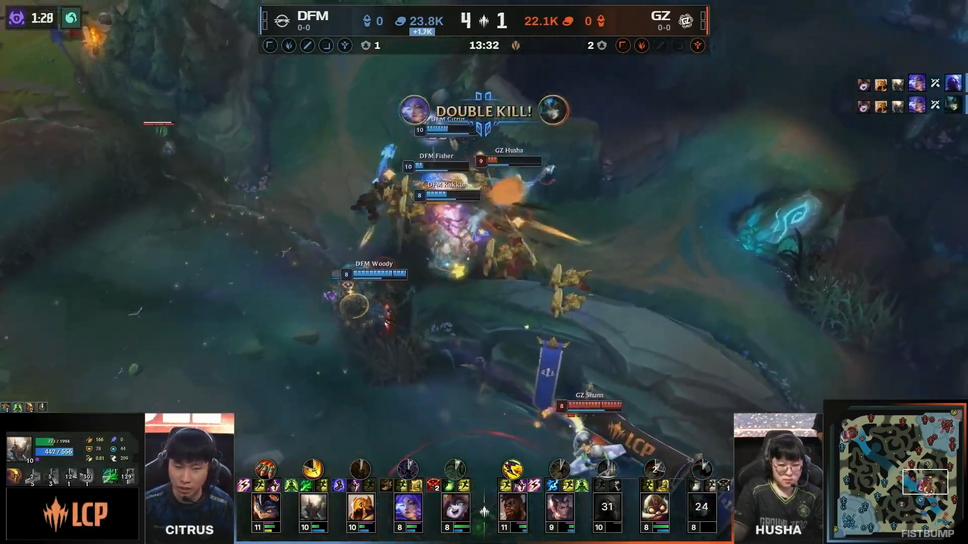Click the DFM team logo on the scoreboard
Screen dimensions: 968x544
(282, 20)
